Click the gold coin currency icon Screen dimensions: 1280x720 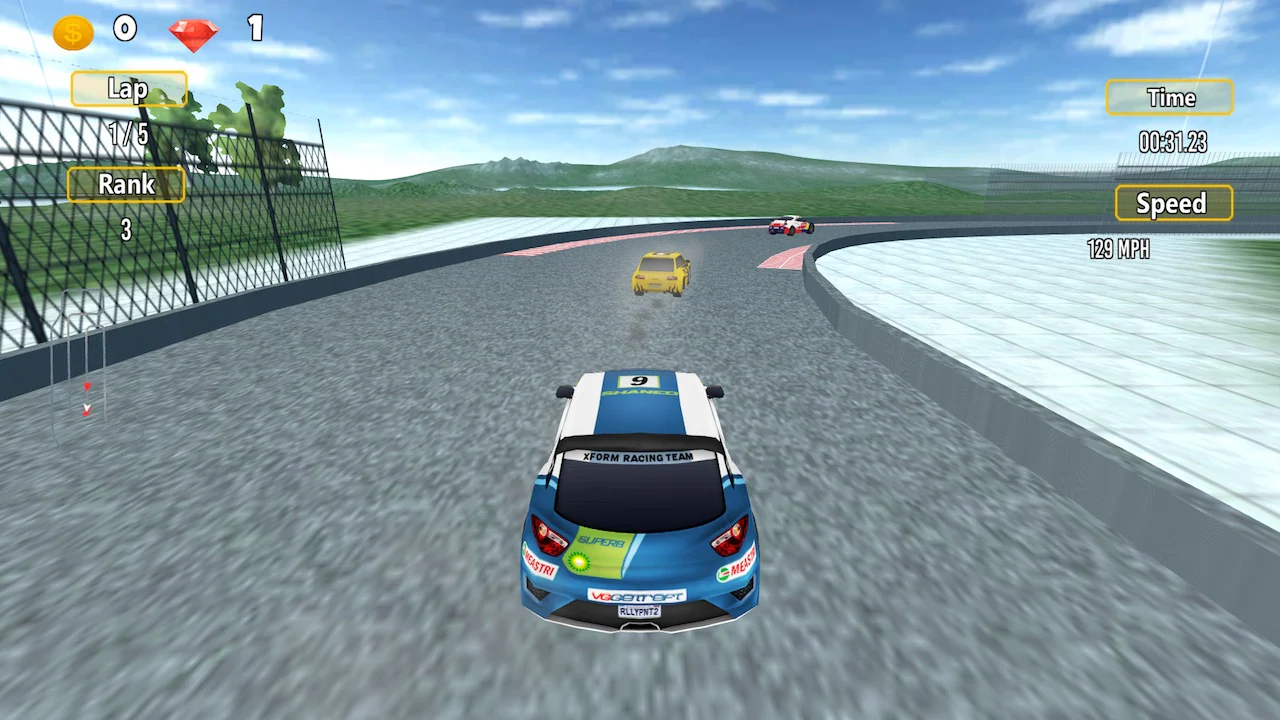point(70,30)
